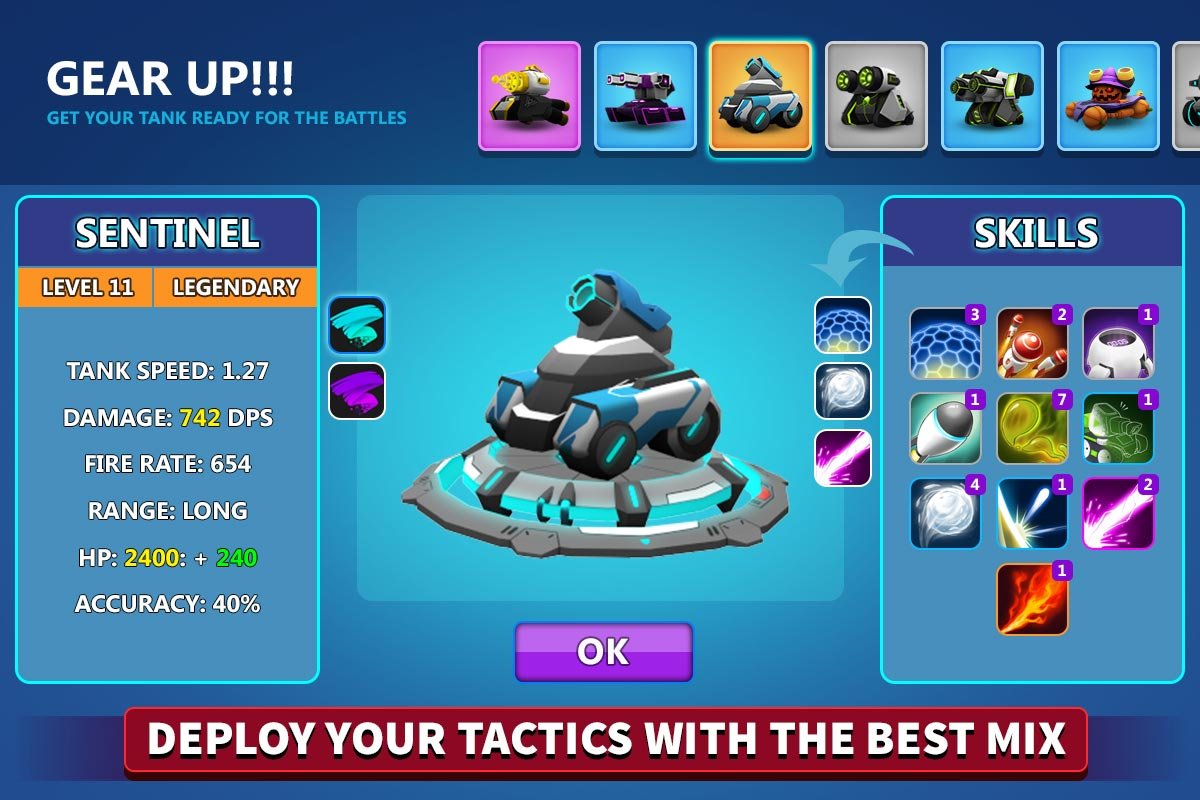Pick the purple laser skill with level 2 badge
Viewport: 1200px width, 800px height.
pos(1118,513)
